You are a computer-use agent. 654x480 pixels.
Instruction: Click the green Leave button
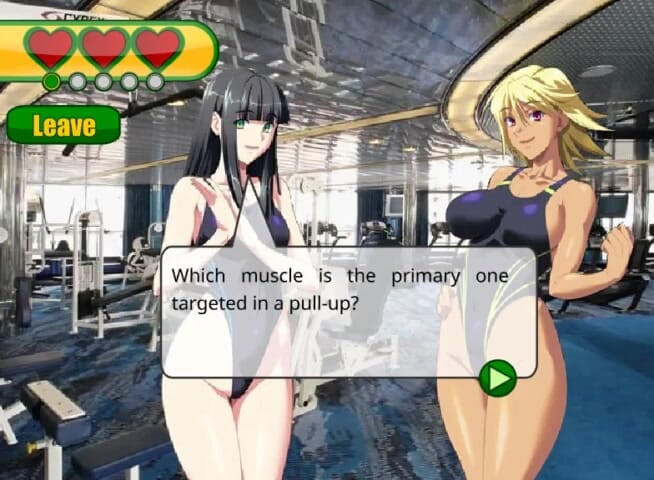pyautogui.click(x=63, y=125)
